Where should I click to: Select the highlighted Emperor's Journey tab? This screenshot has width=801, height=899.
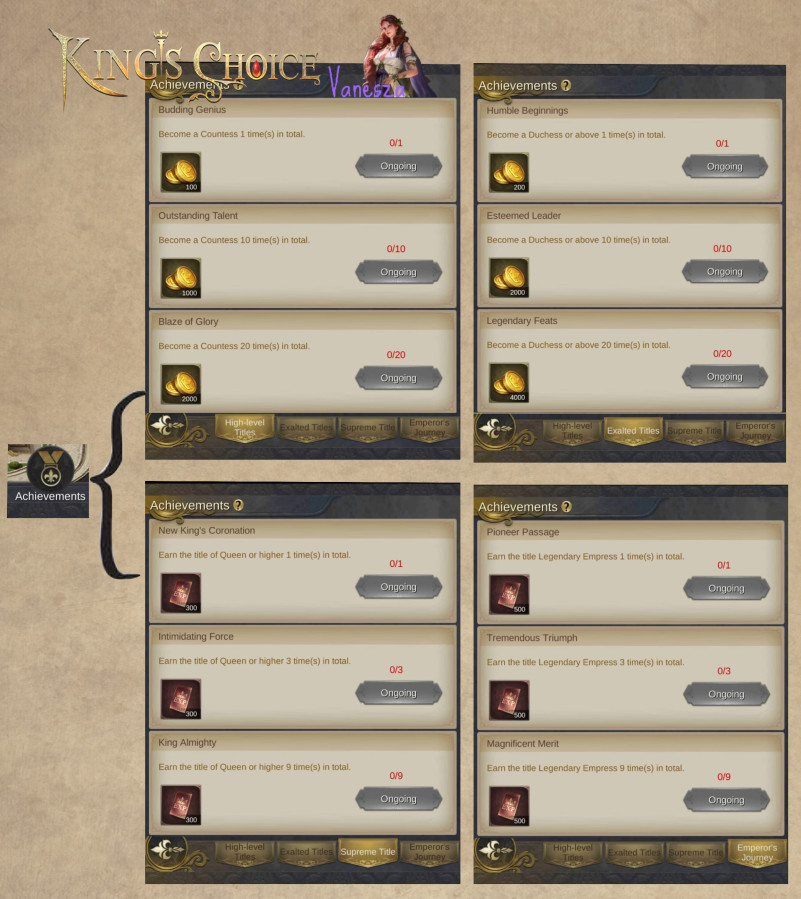(757, 852)
